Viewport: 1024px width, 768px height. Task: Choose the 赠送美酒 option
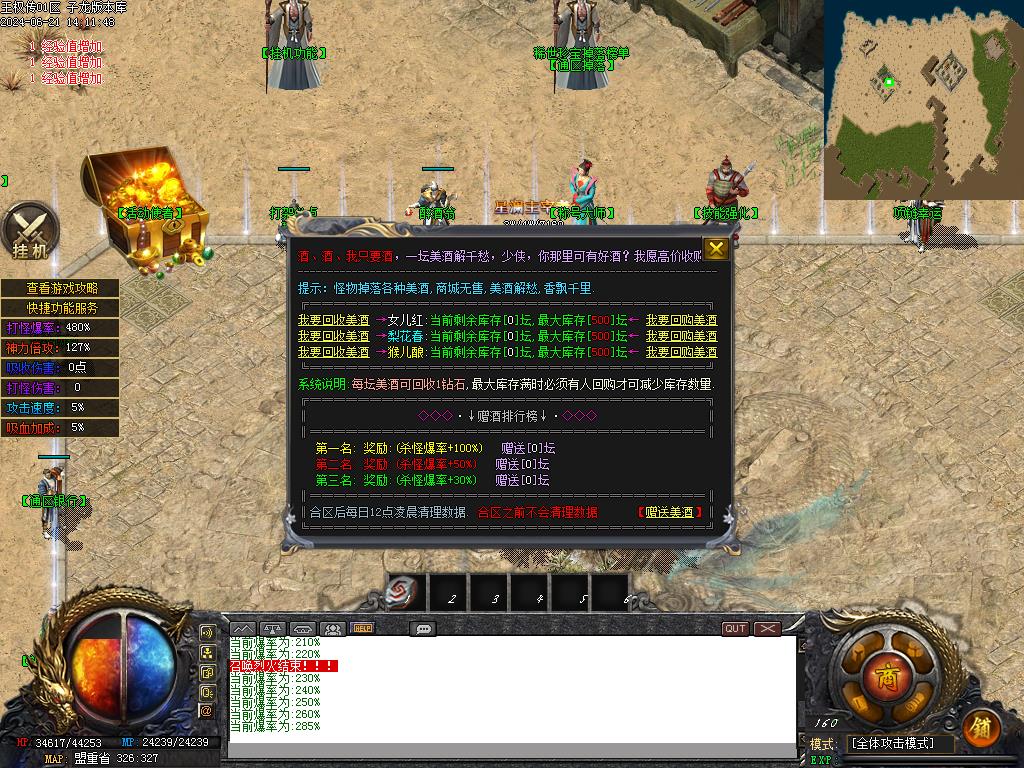[669, 513]
